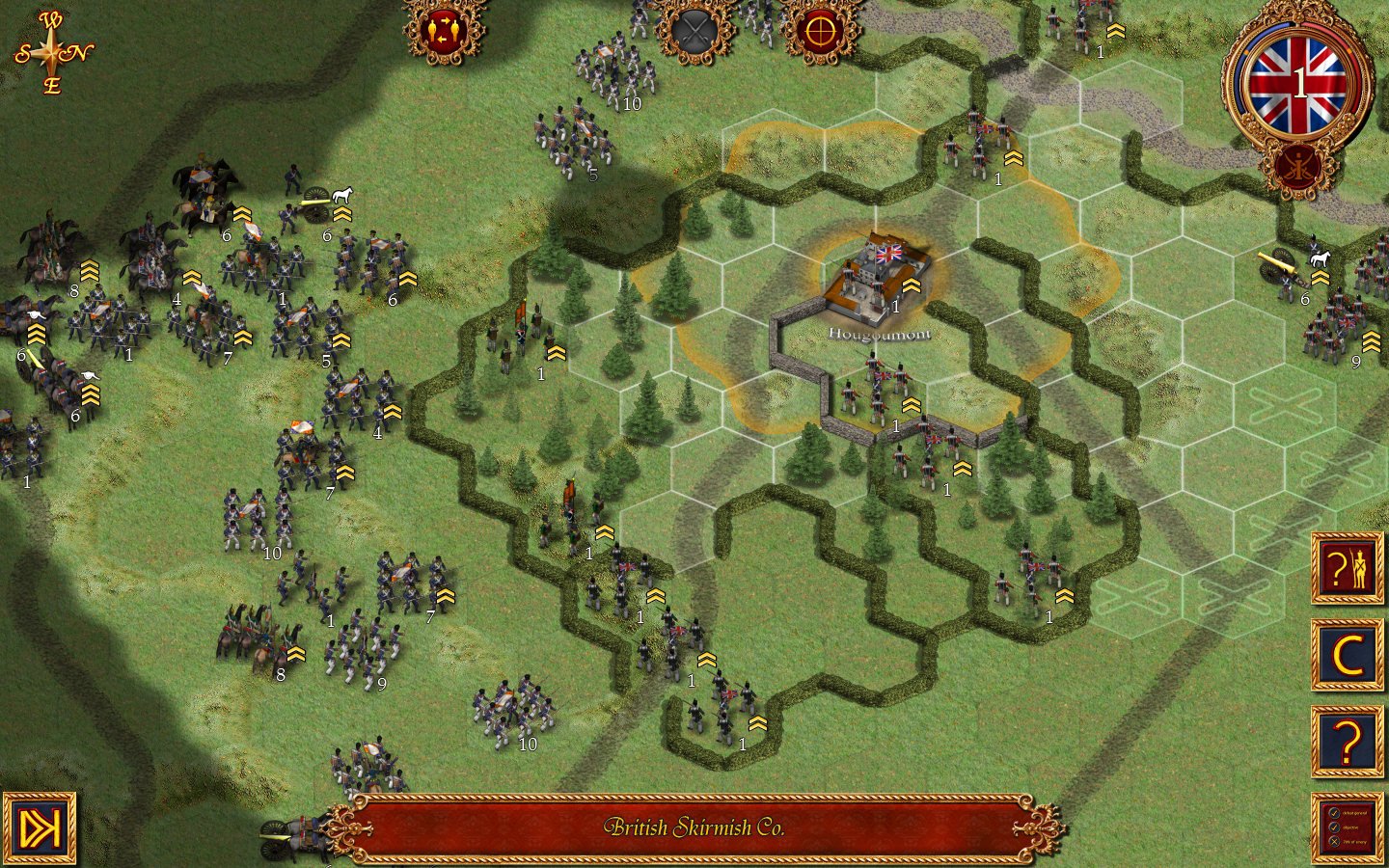
Task: Click the fast-forward end-turn icon at bottom left
Action: (41, 827)
